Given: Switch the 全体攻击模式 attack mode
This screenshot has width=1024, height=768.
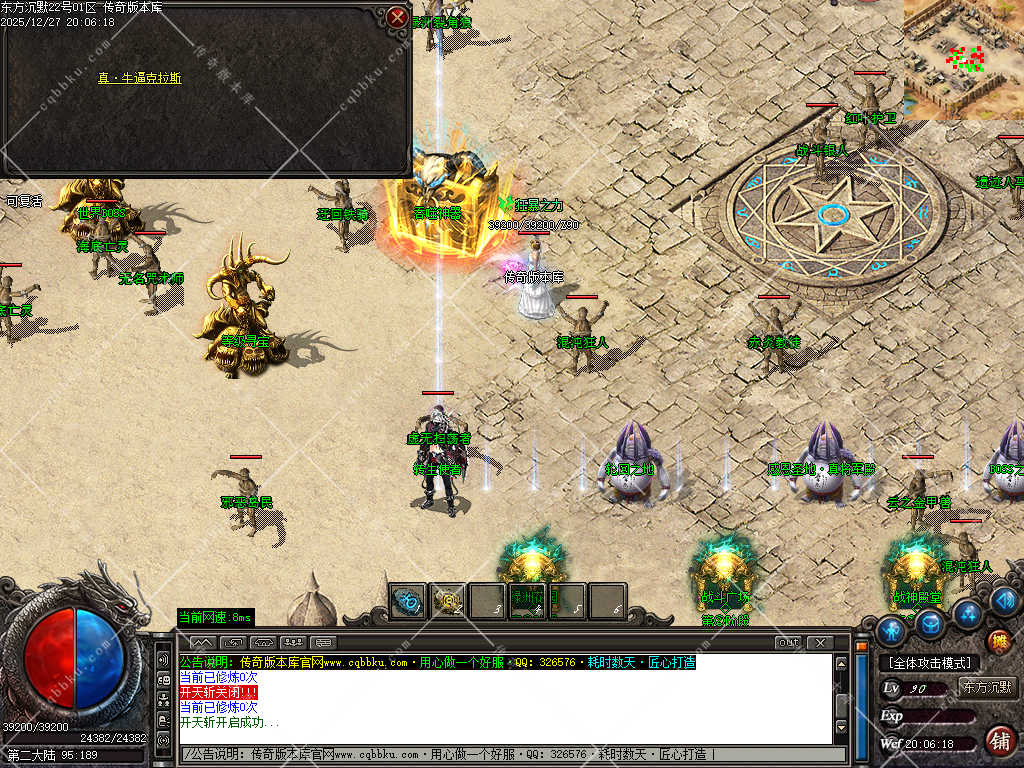Looking at the screenshot, I should click(929, 662).
